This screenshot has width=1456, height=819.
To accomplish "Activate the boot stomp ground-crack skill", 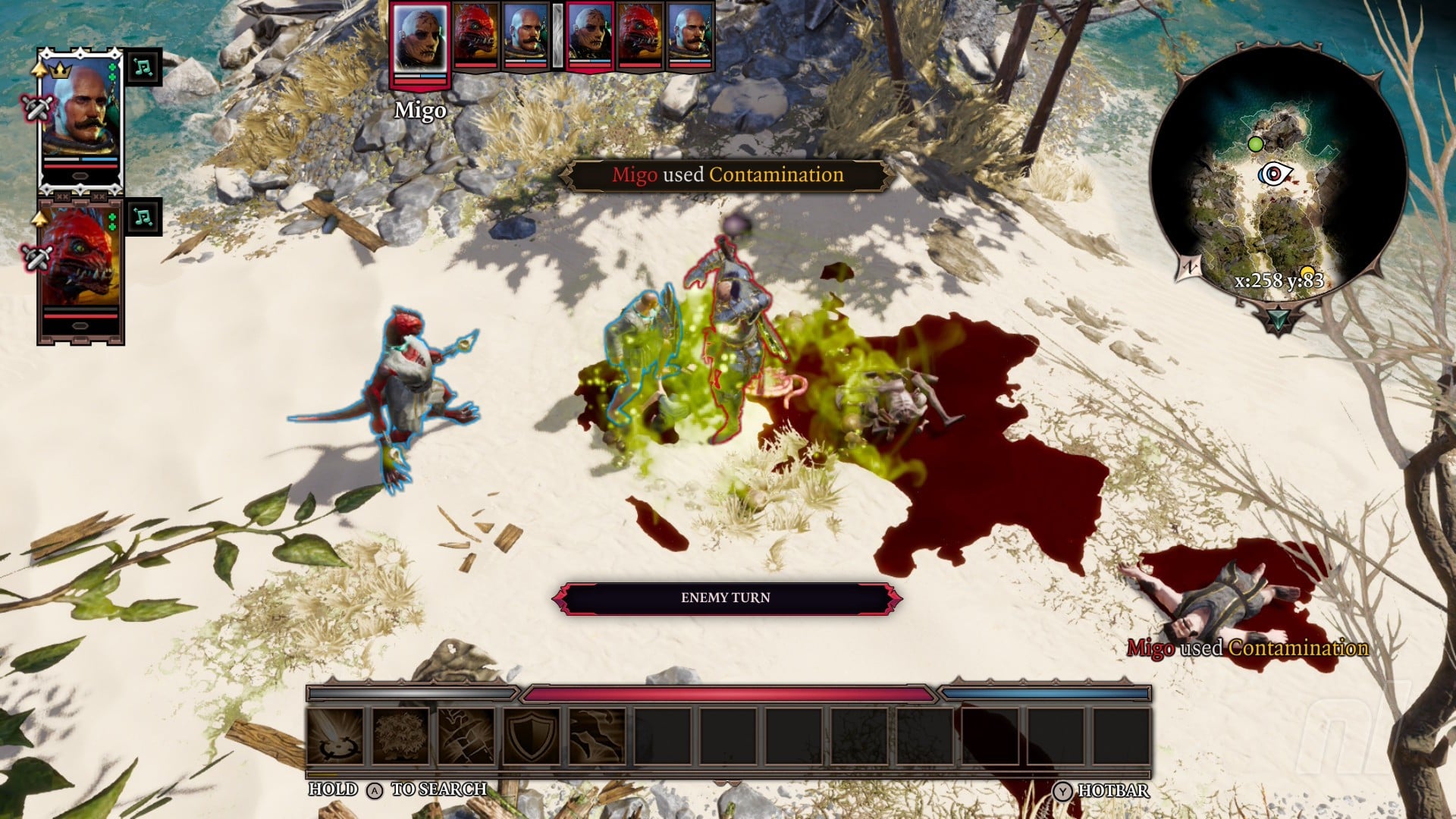I will pos(466,736).
